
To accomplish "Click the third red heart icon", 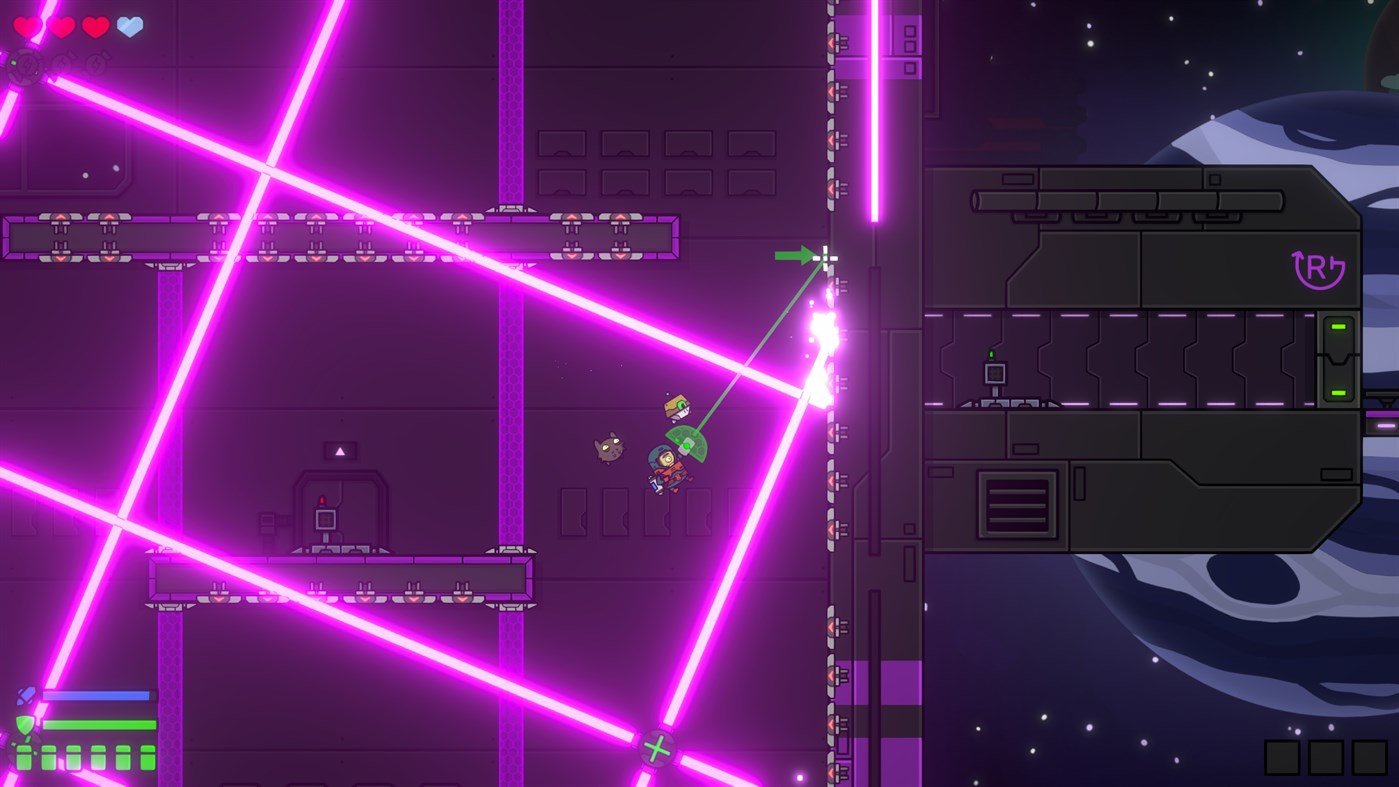I will click(96, 27).
